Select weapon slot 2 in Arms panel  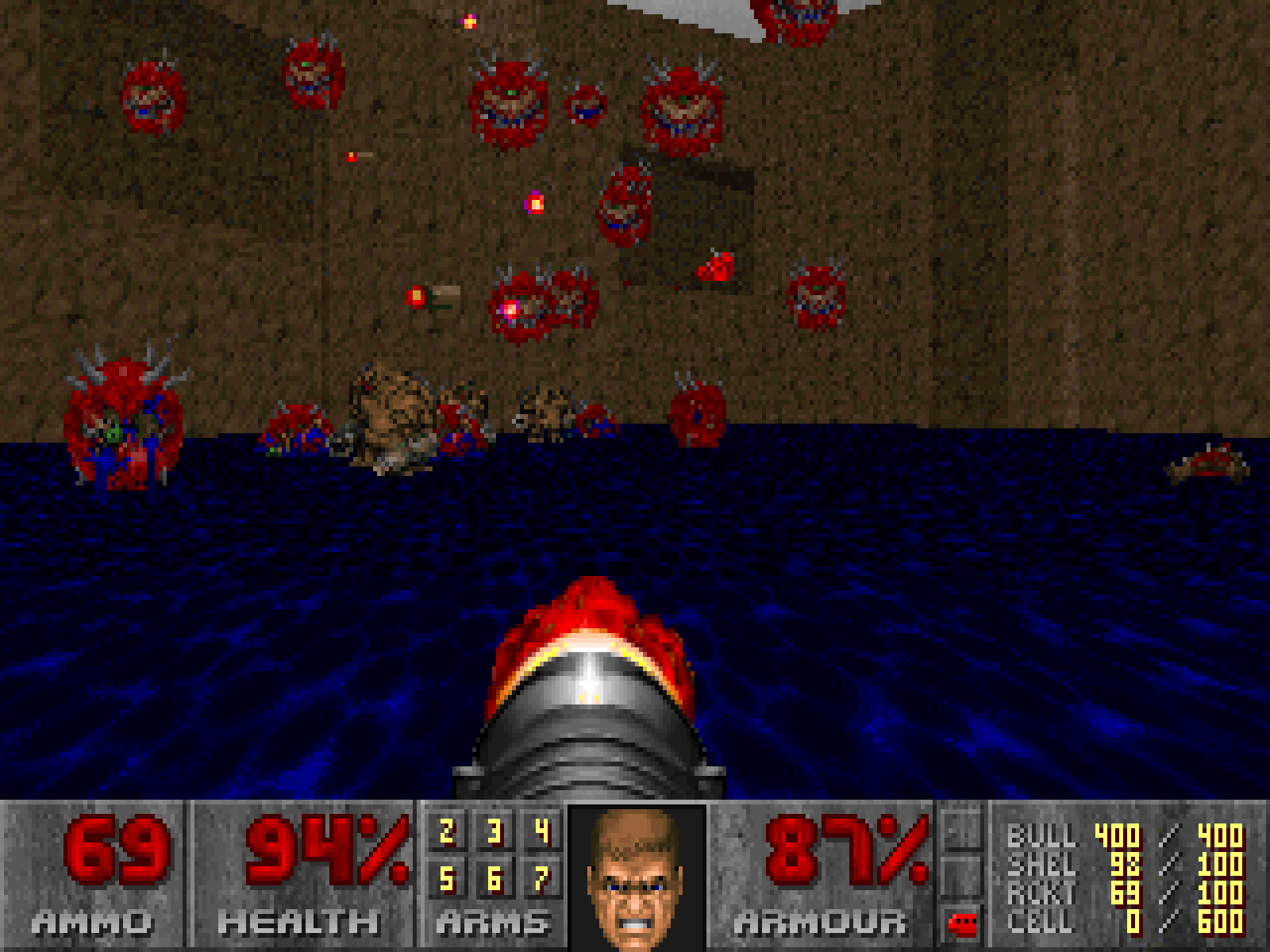point(447,832)
